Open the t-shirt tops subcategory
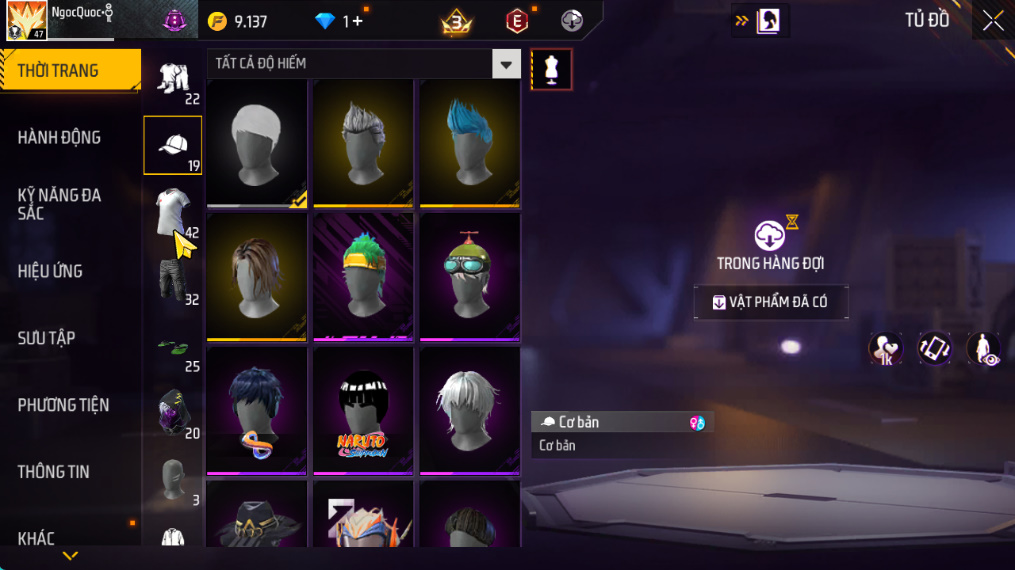The image size is (1015, 570). (172, 212)
